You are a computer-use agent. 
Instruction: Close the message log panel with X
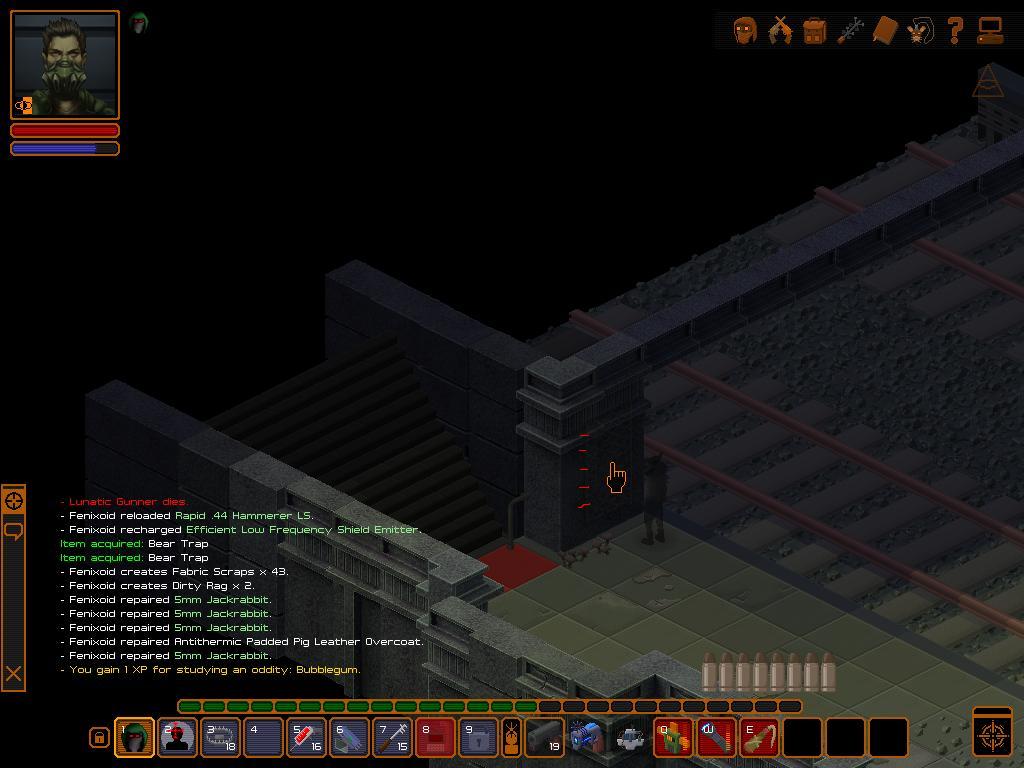click(13, 674)
